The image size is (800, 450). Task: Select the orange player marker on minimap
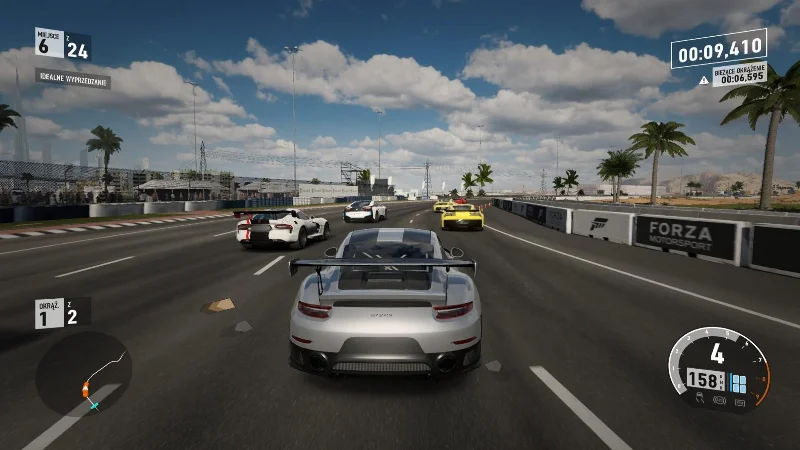[x=87, y=385]
